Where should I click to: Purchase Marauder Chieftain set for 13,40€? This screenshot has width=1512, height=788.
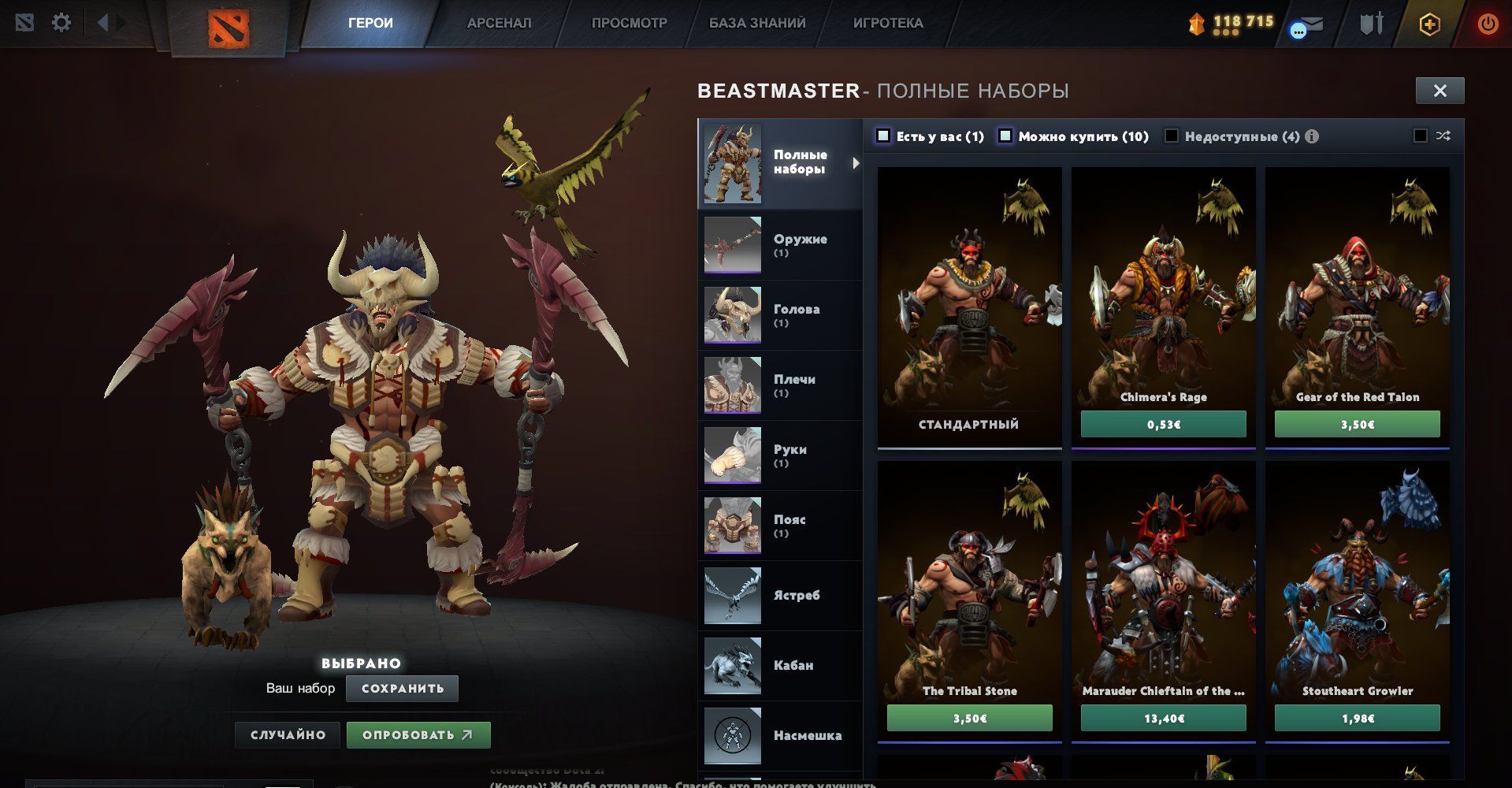[1163, 718]
